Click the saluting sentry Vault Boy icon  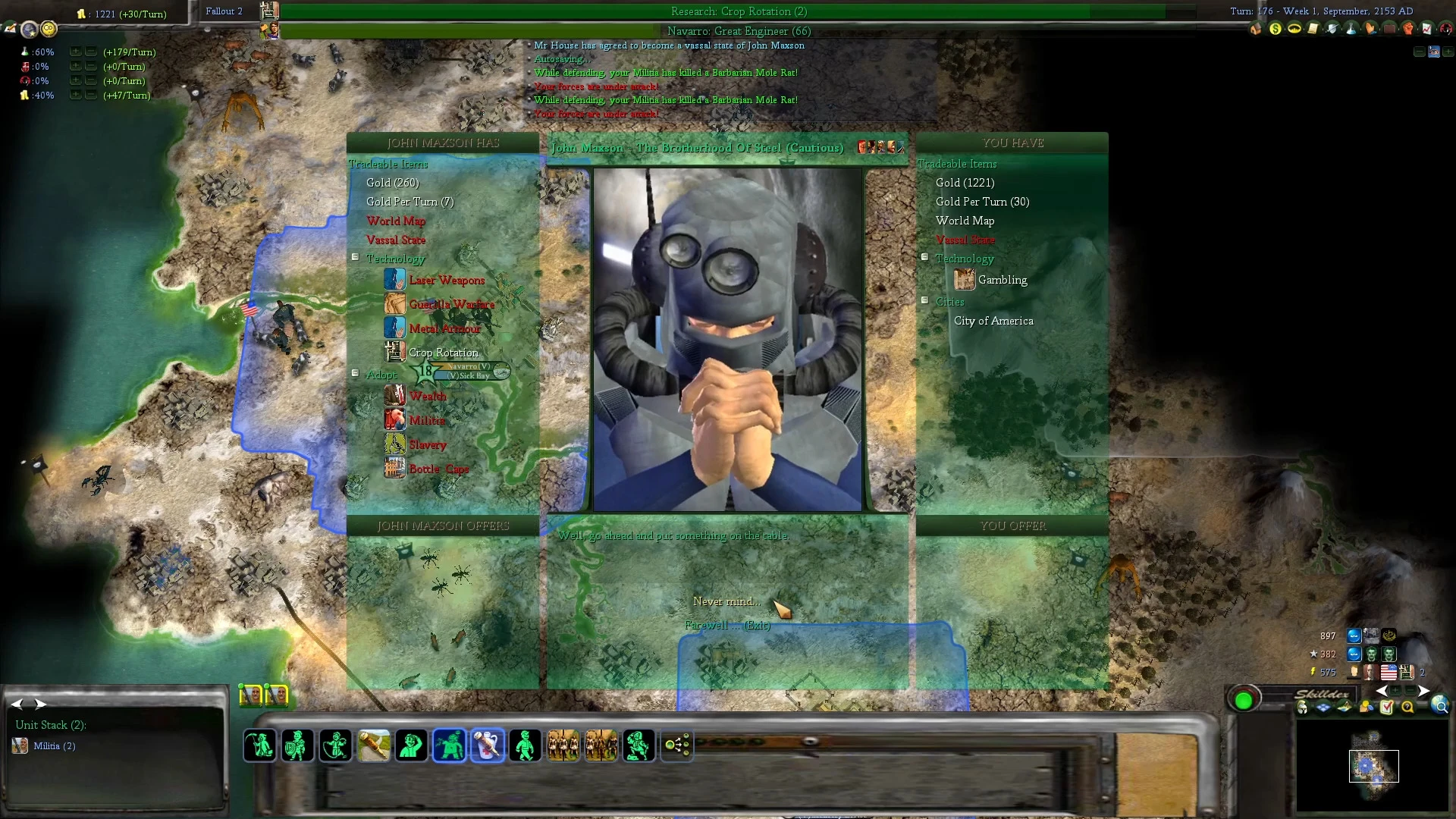tap(409, 745)
